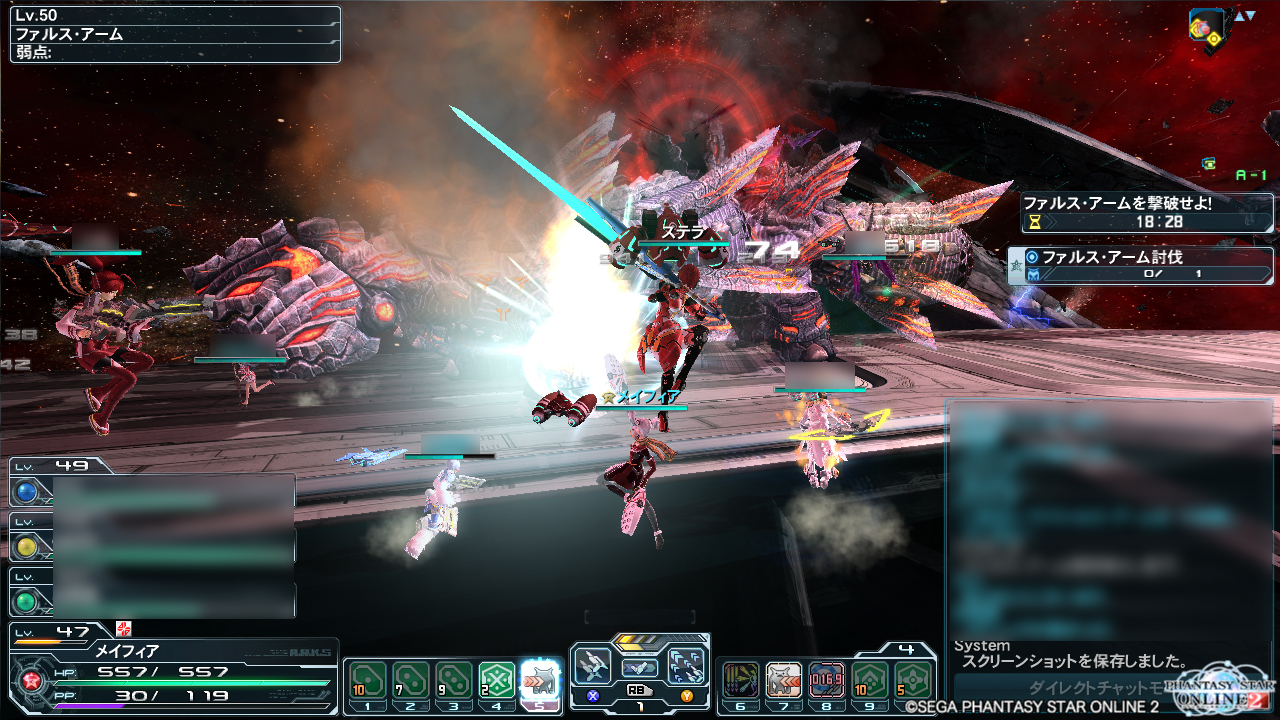
Task: Click the weapon palette center checkmark icon
Action: pos(640,667)
